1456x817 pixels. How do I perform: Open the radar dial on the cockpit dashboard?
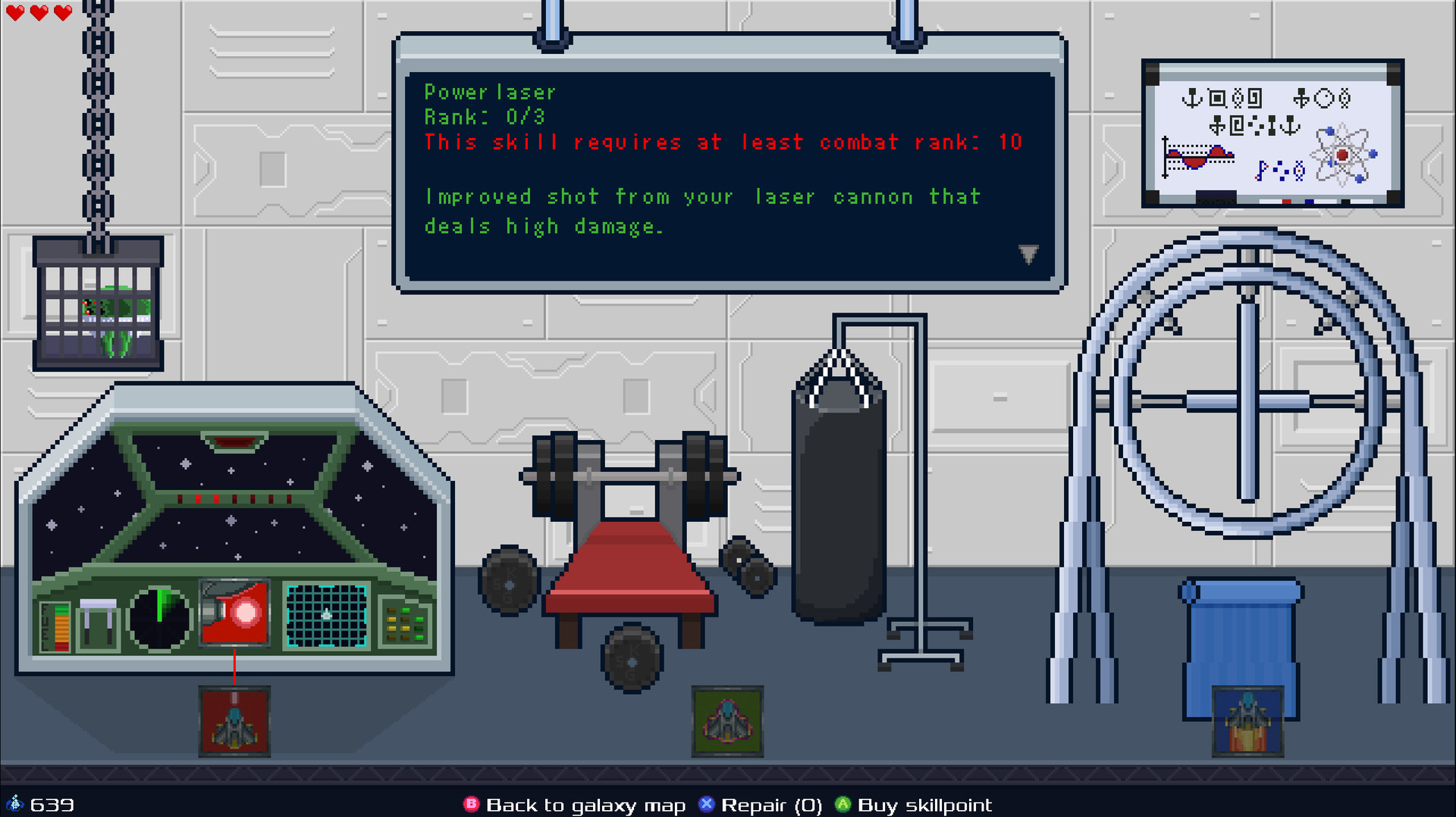pyautogui.click(x=159, y=616)
